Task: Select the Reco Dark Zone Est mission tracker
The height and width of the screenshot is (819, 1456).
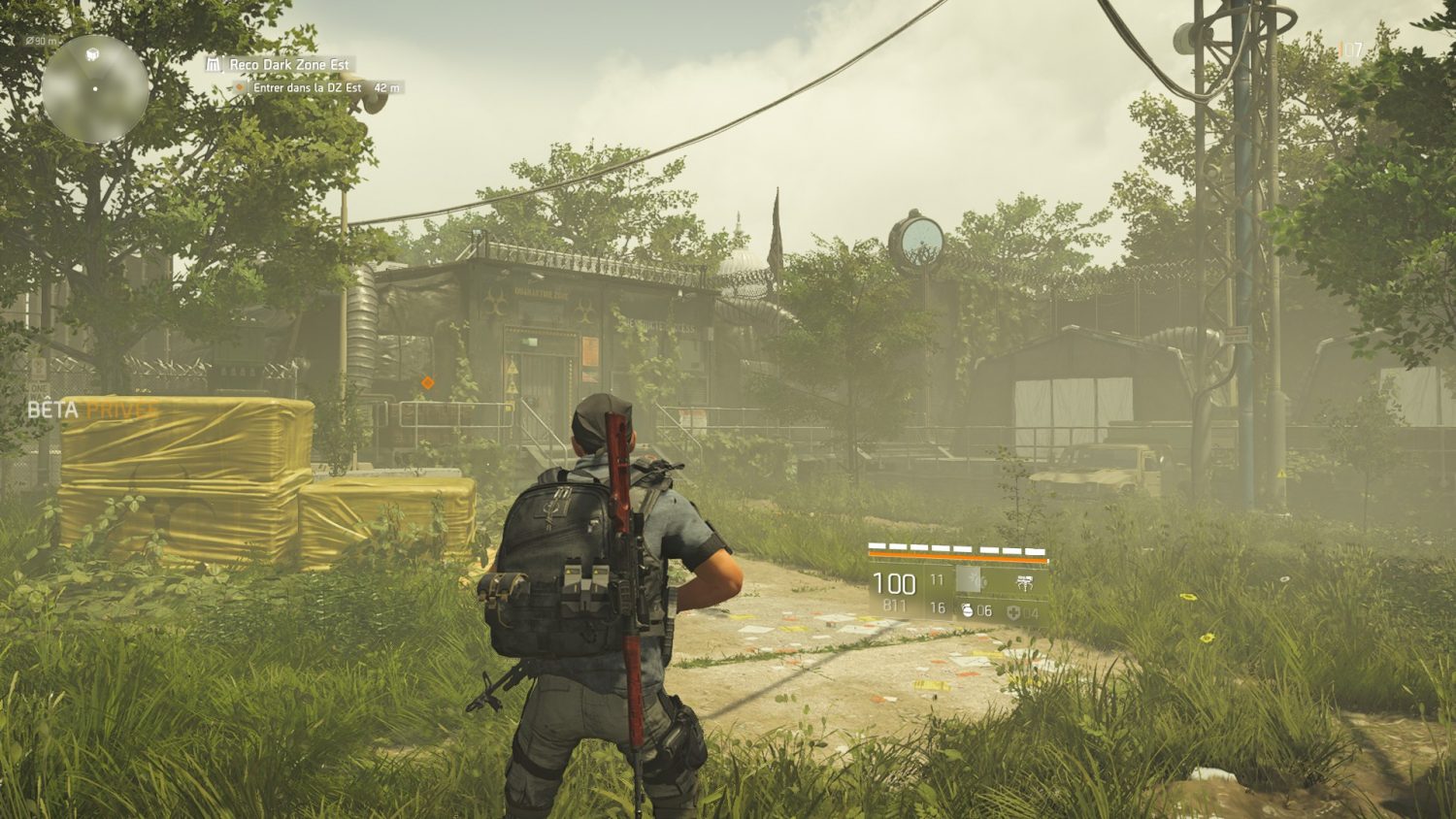Action: (x=288, y=65)
